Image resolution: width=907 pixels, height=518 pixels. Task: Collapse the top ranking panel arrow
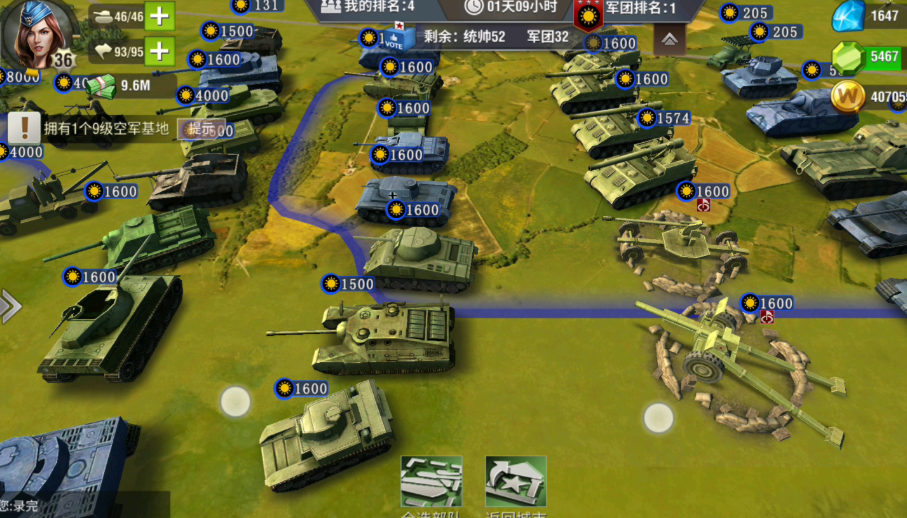click(670, 40)
